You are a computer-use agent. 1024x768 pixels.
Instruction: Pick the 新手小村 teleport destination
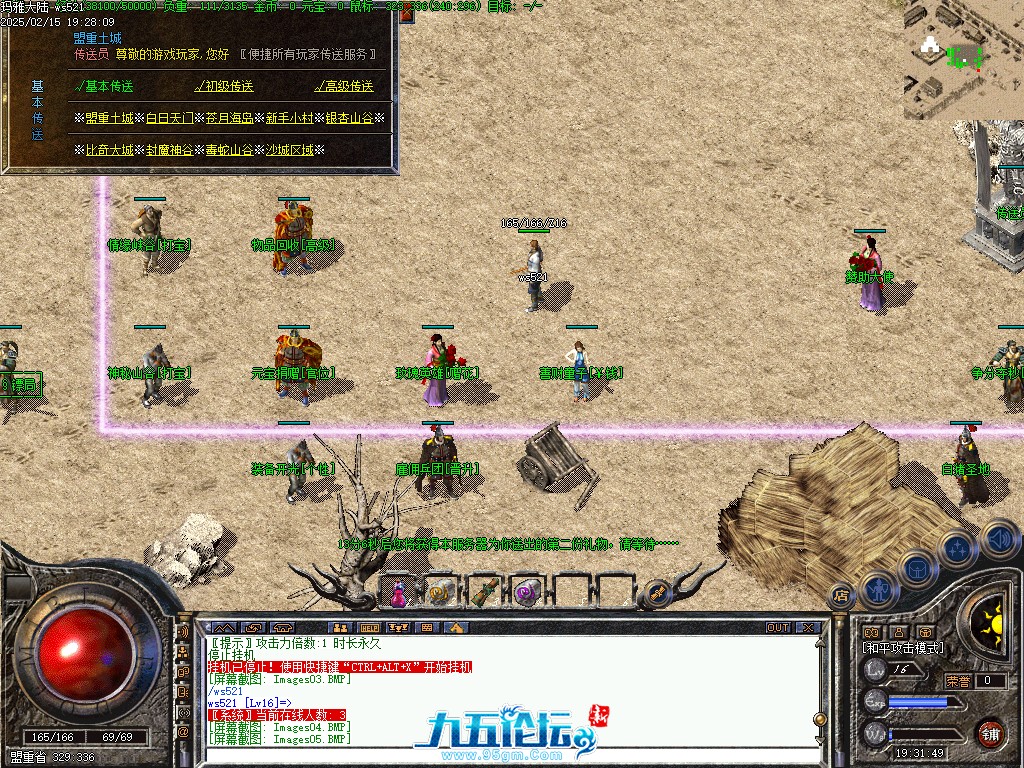coord(290,118)
